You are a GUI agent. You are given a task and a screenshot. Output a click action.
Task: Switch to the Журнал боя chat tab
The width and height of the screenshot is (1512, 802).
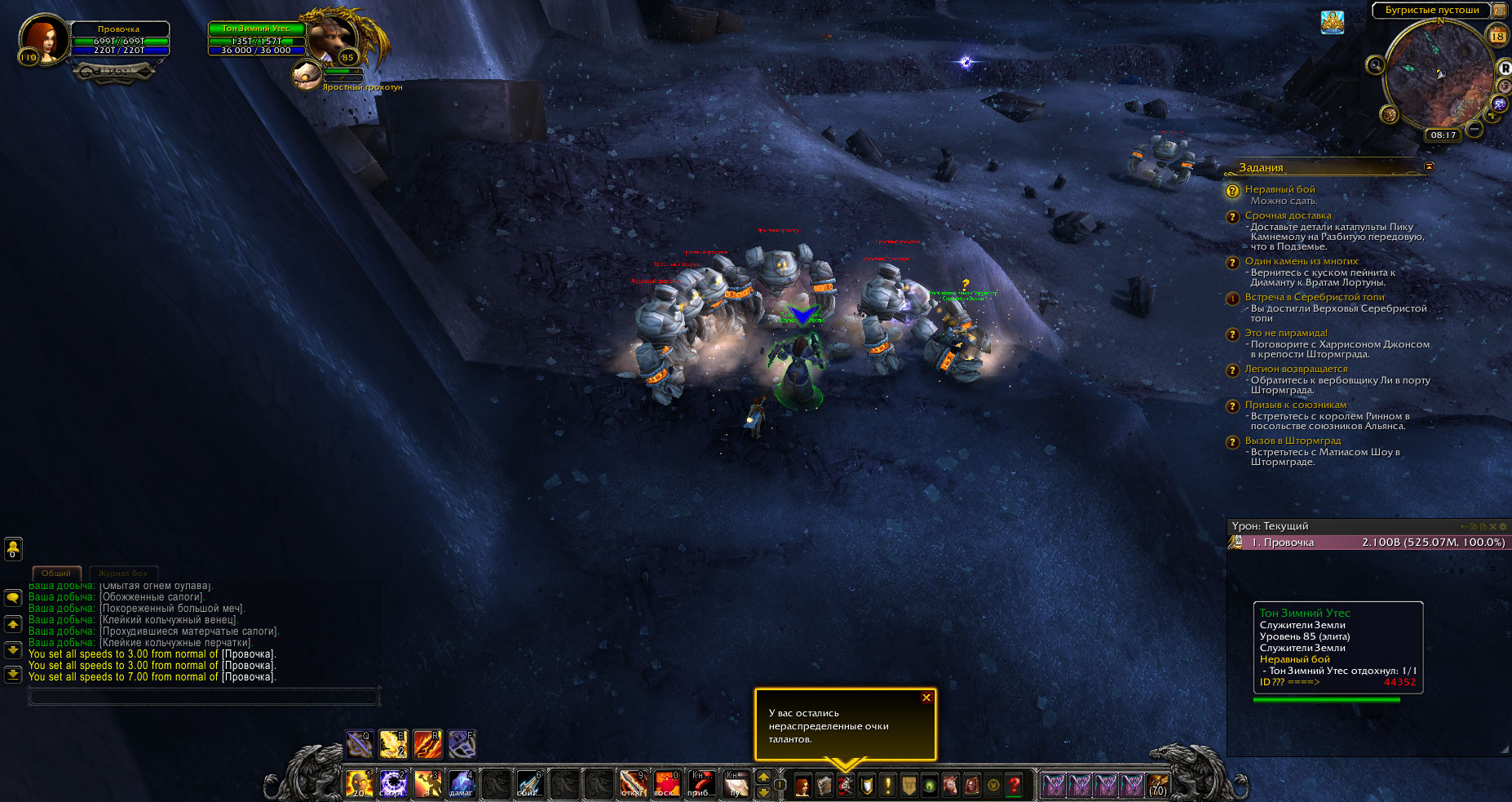[123, 574]
